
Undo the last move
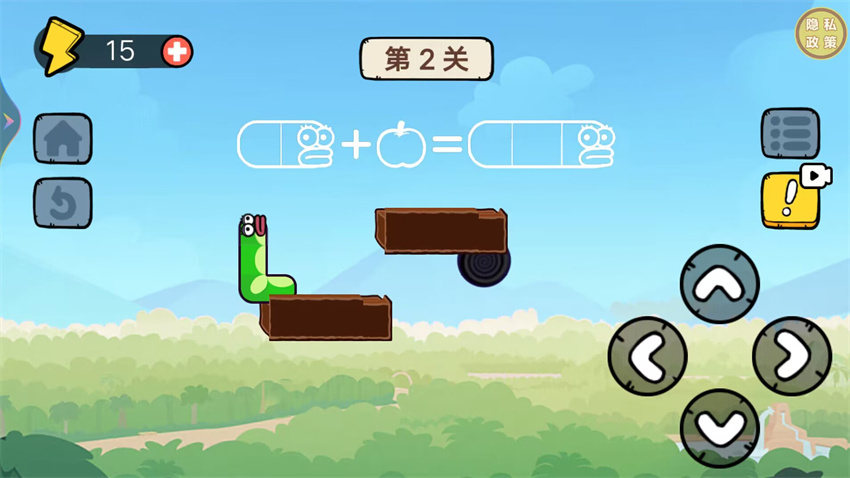pos(63,203)
